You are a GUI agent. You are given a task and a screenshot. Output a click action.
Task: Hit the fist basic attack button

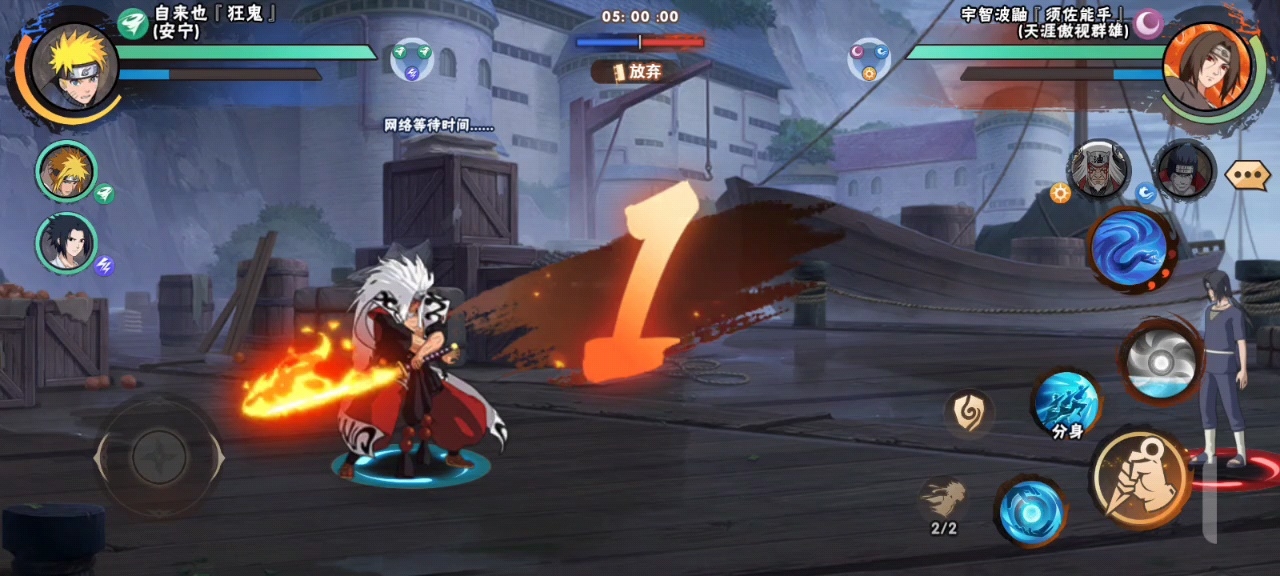click(1139, 480)
